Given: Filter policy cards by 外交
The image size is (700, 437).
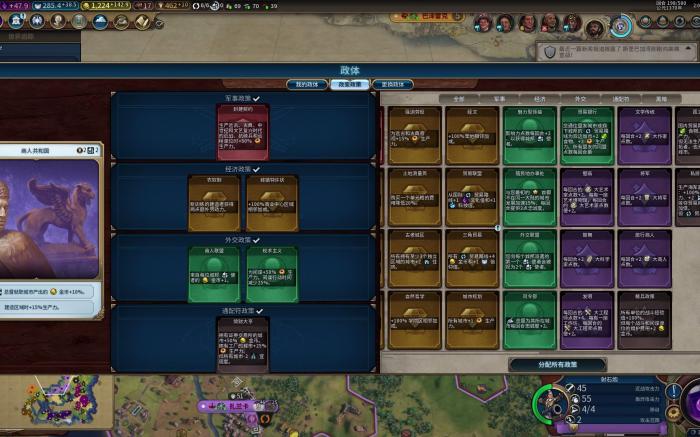Looking at the screenshot, I should 580,99.
